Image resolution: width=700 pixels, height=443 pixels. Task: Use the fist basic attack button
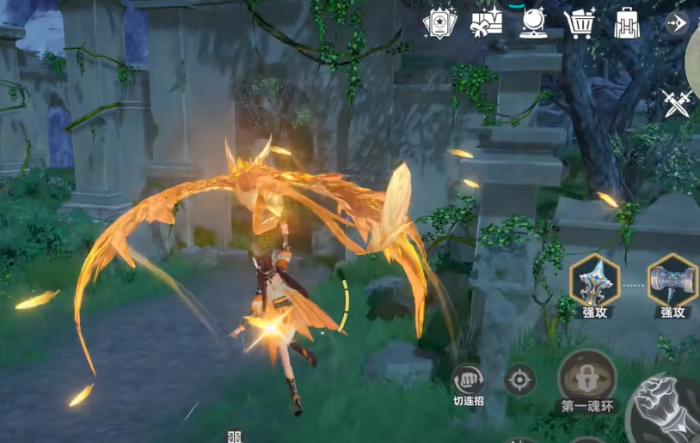(x=670, y=412)
